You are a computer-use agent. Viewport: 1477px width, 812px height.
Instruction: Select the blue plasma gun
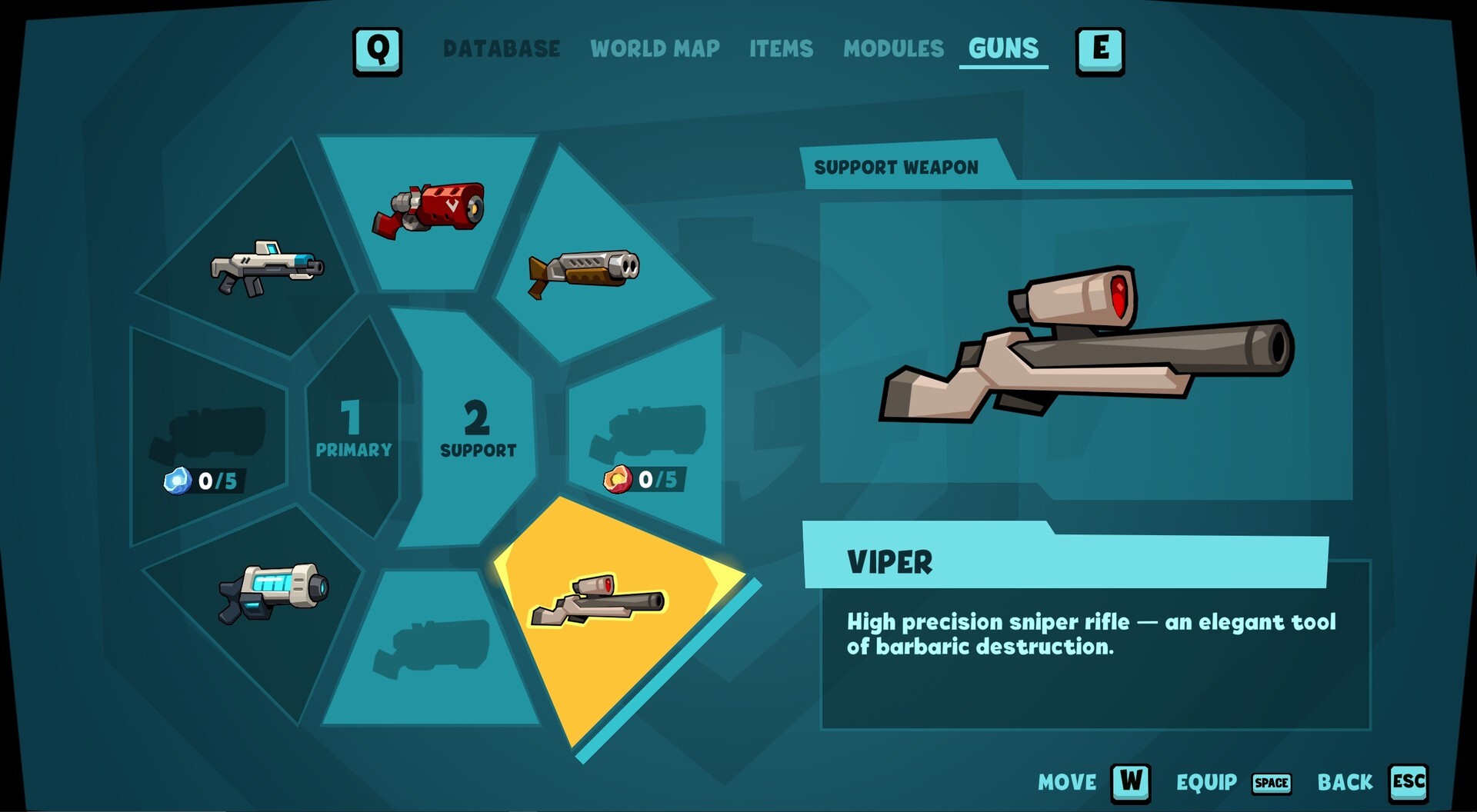click(x=273, y=592)
